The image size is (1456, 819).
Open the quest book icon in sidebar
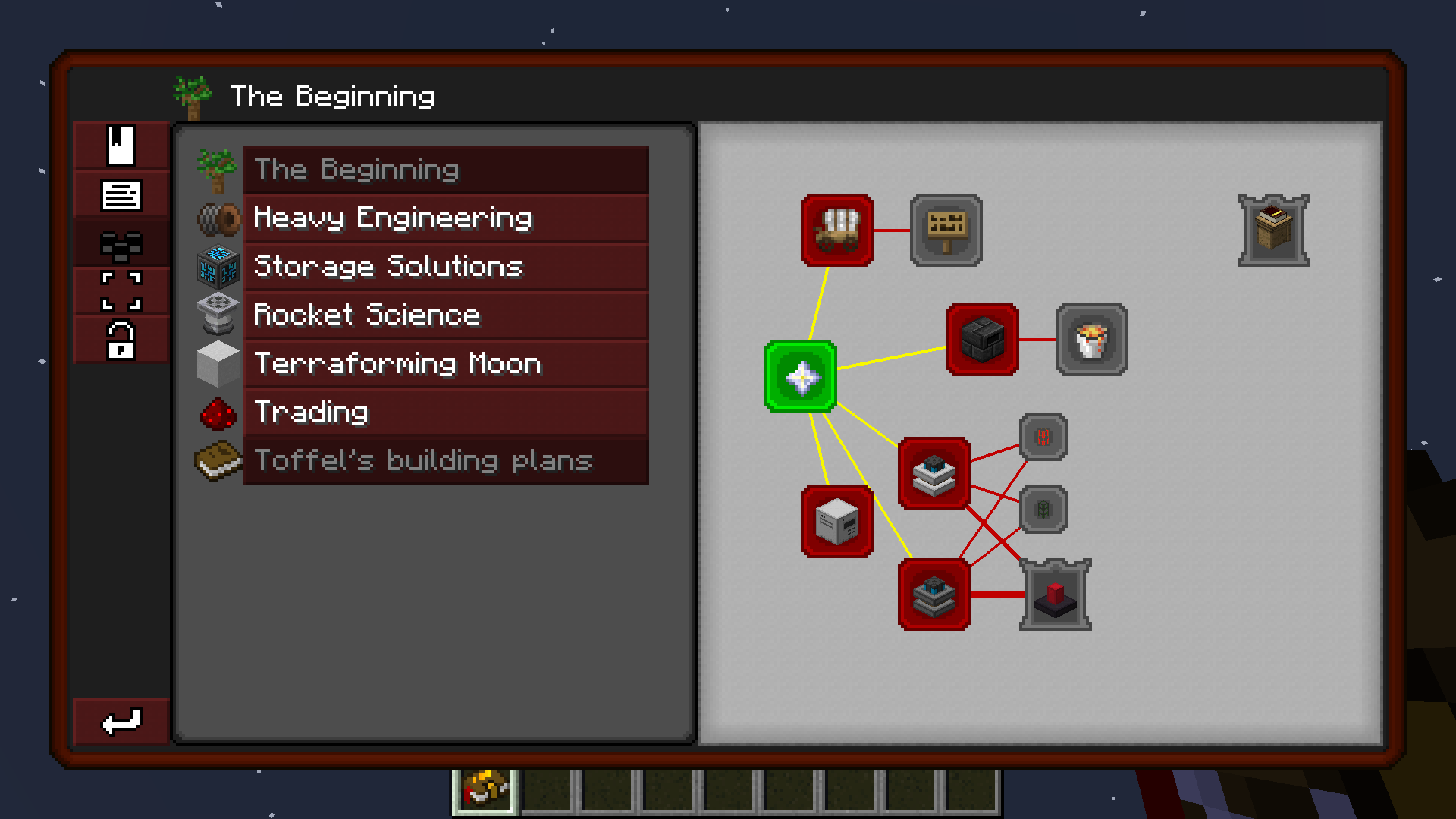pos(121,146)
